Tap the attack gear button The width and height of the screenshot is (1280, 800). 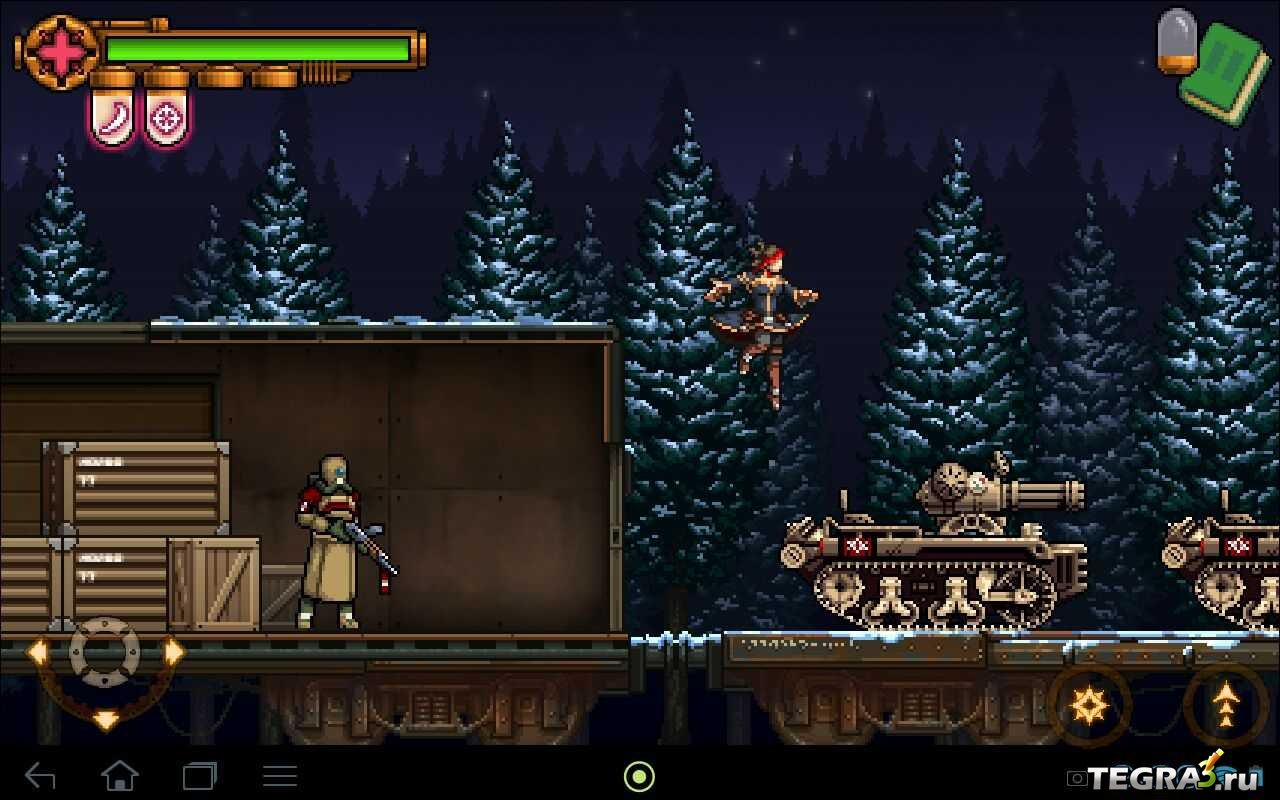1089,706
